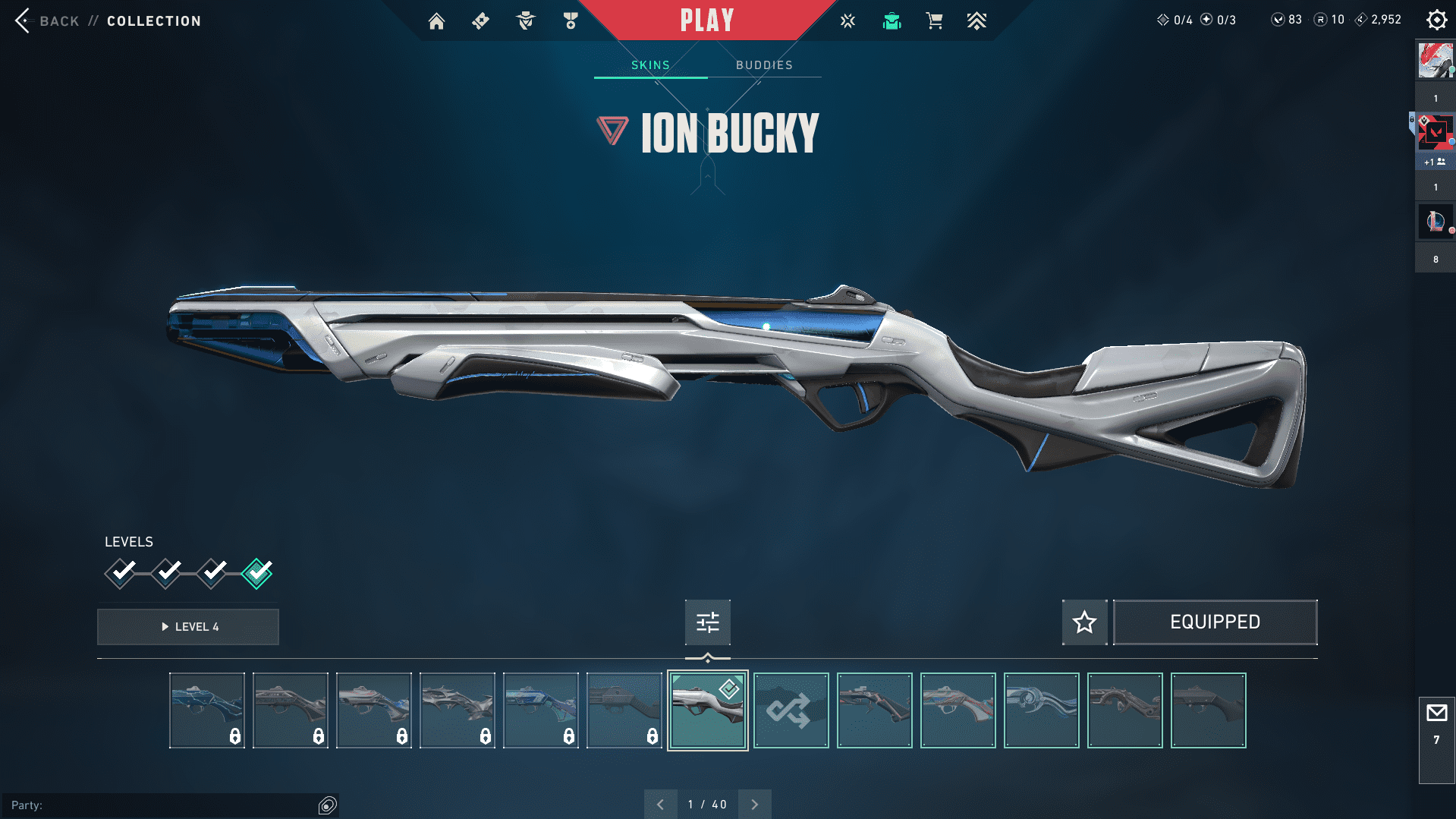
Task: Select the fourth skin level checkmark
Action: [x=257, y=572]
